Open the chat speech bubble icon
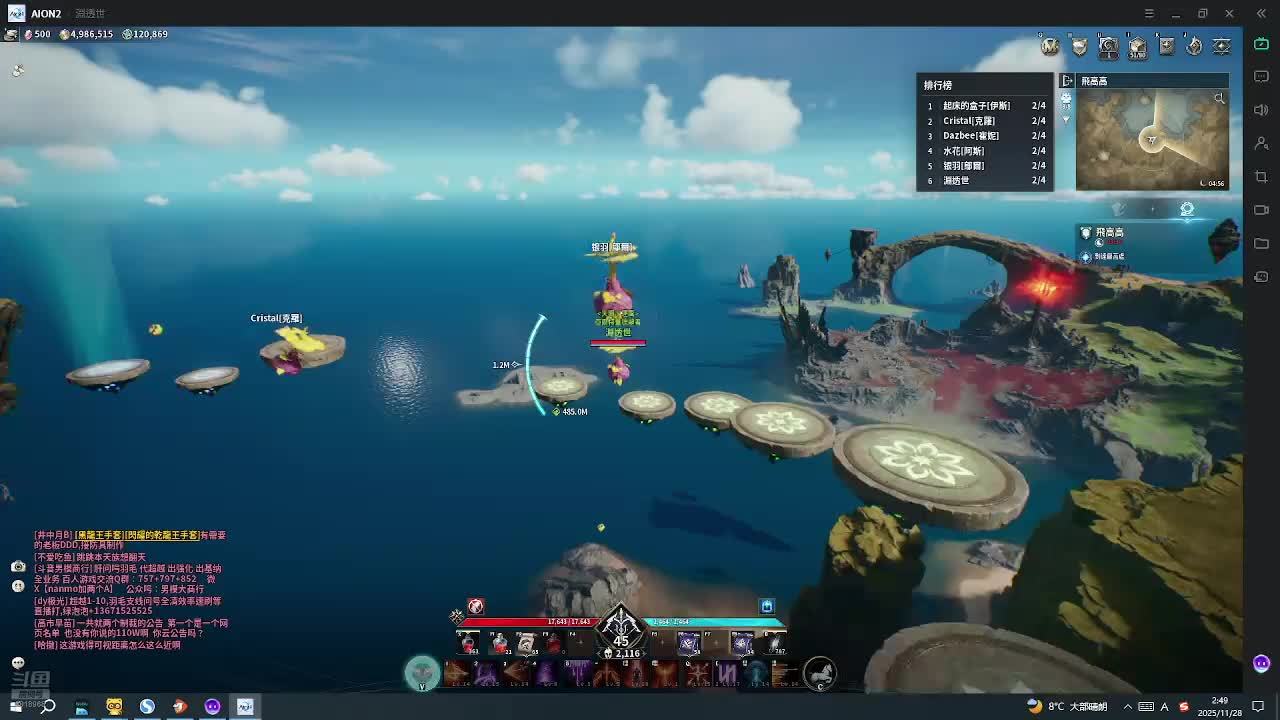Viewport: 1280px width, 720px height. point(18,663)
